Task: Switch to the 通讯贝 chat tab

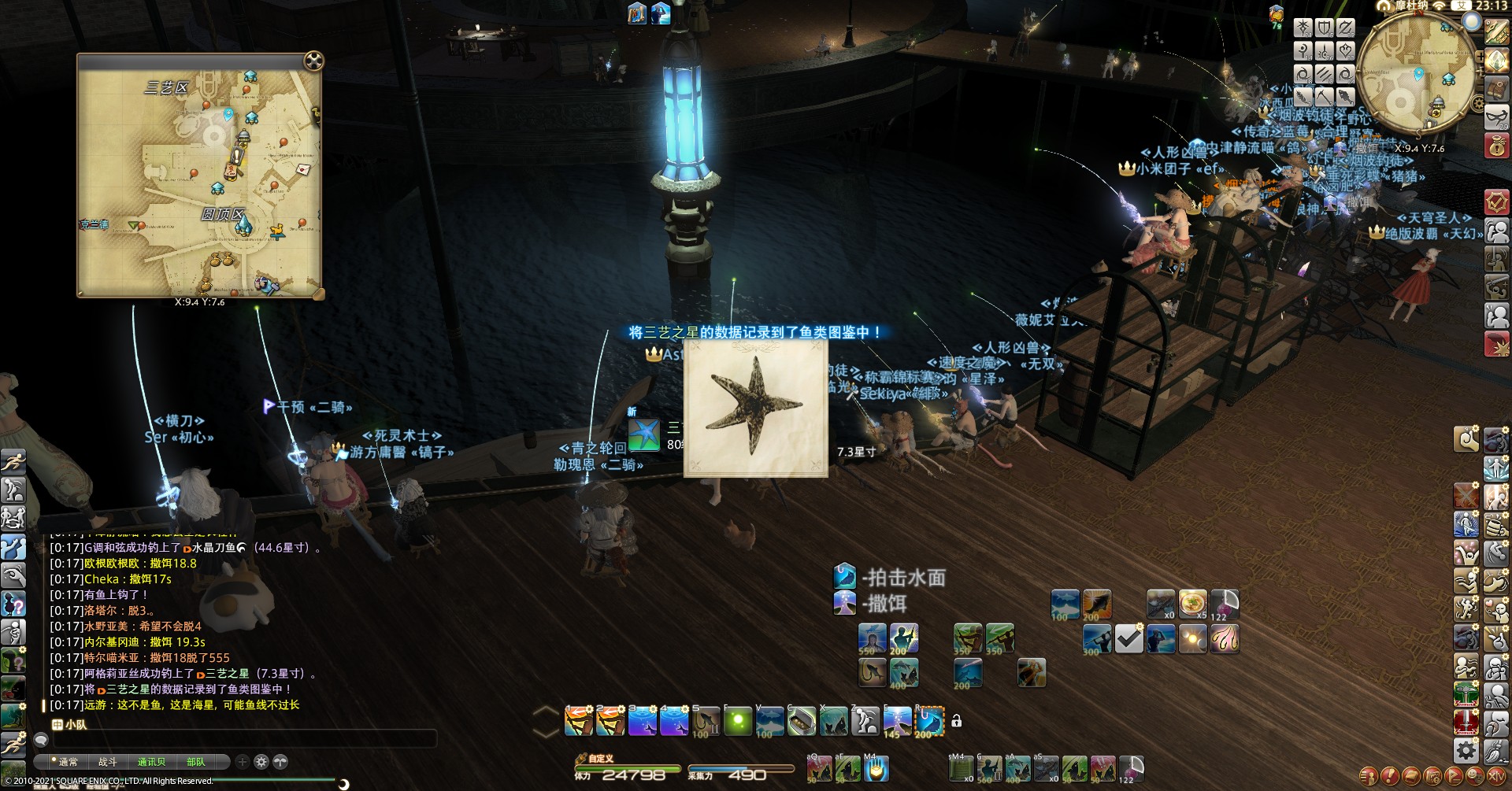Action: 151,762
